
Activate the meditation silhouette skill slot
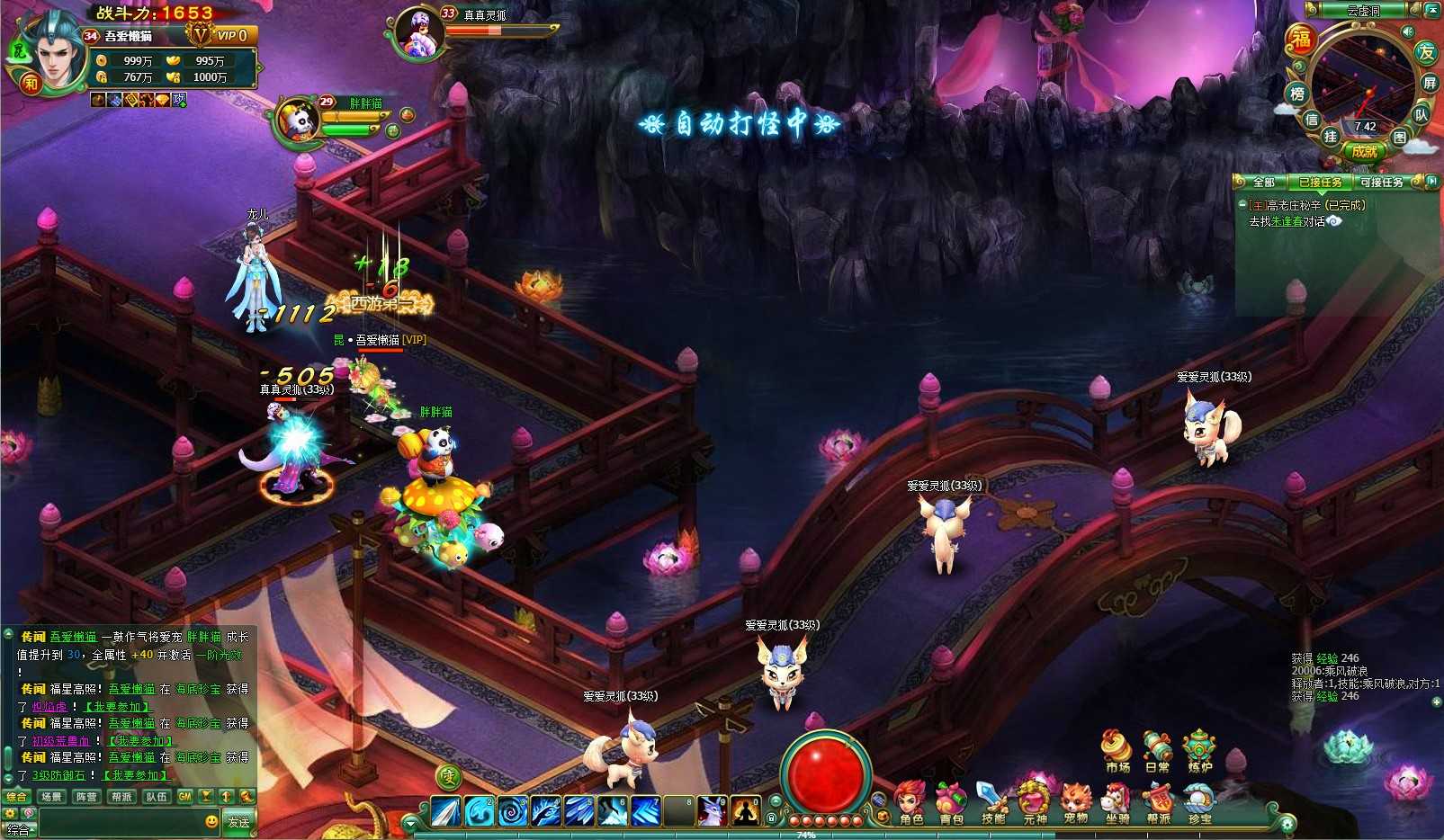point(745,812)
